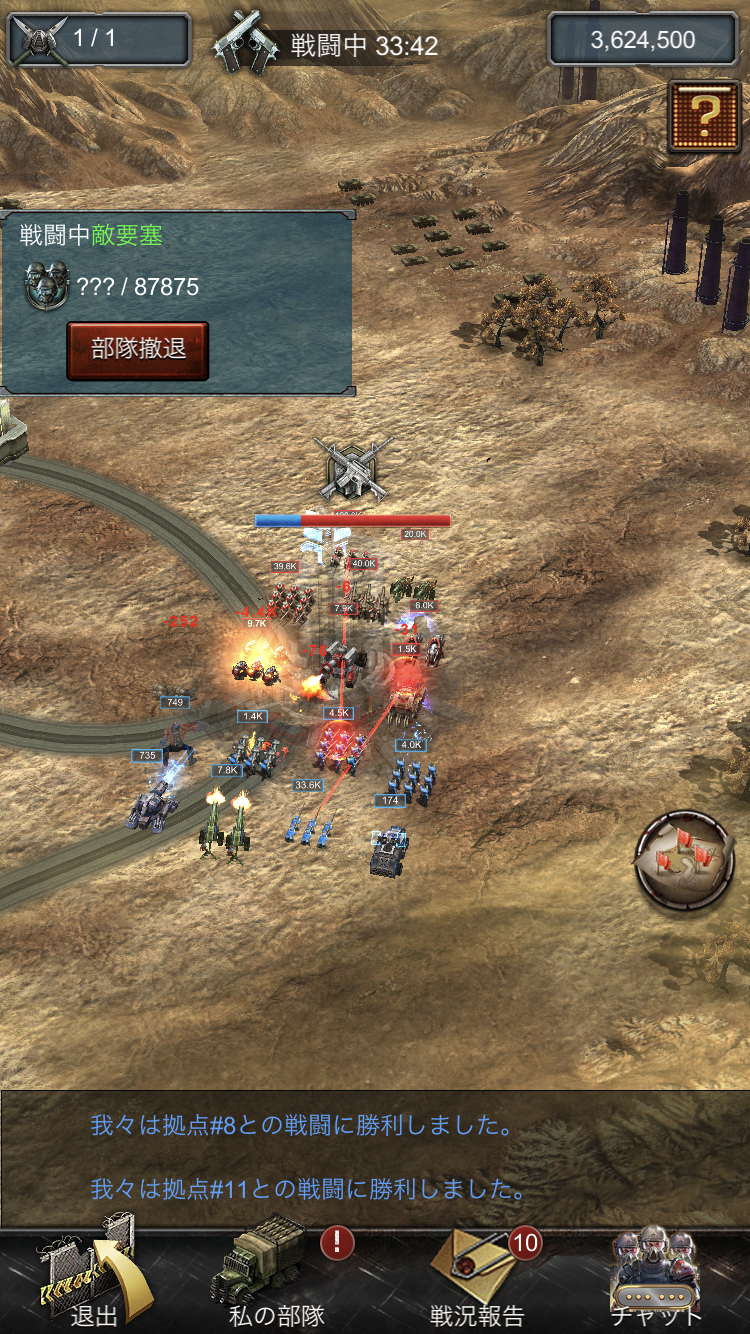Tap the 1 / 1 squad counter
Viewport: 750px width, 1334px height.
(x=98, y=40)
